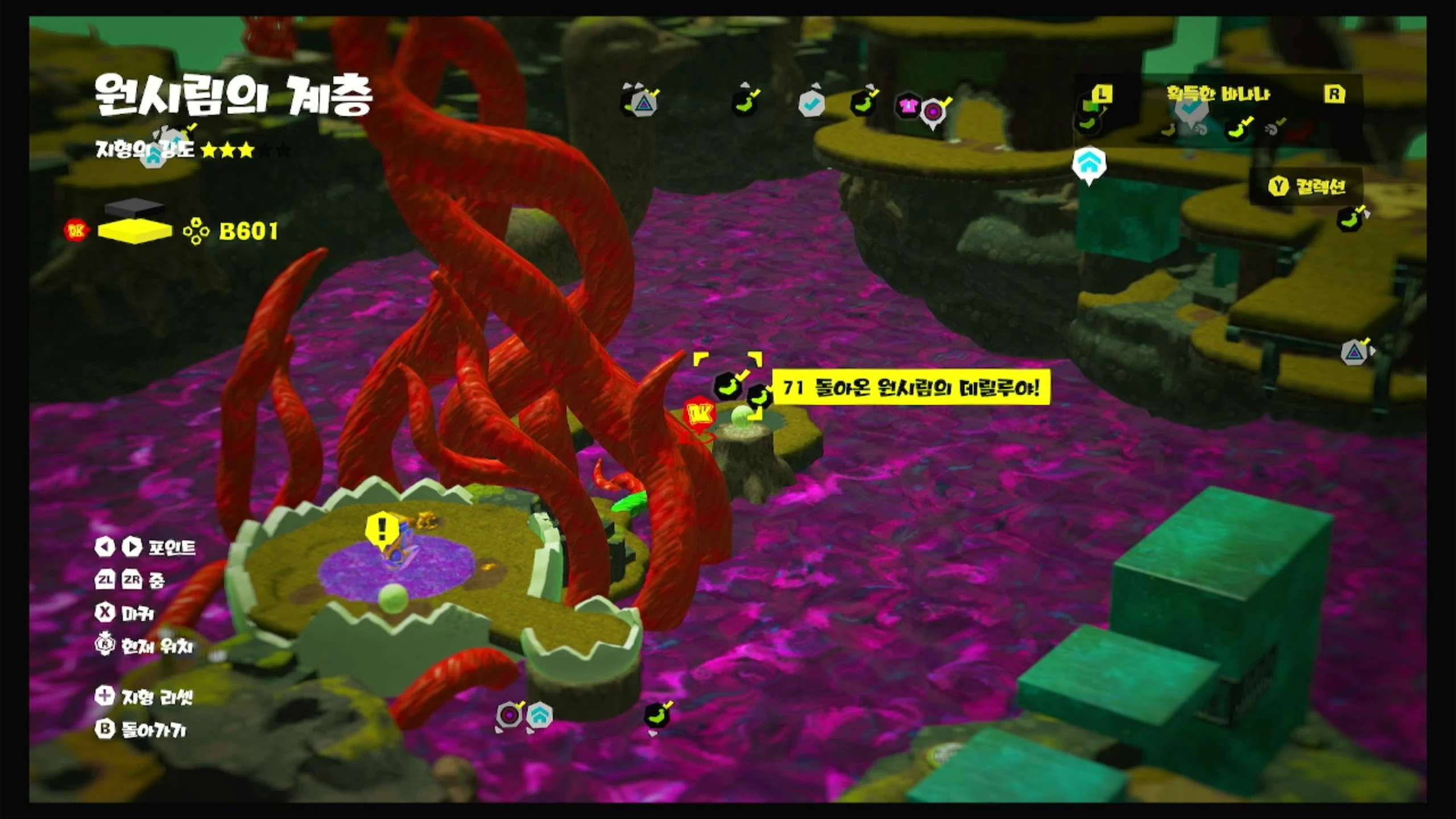Select the dim house marker beside the disc marker

click(539, 714)
